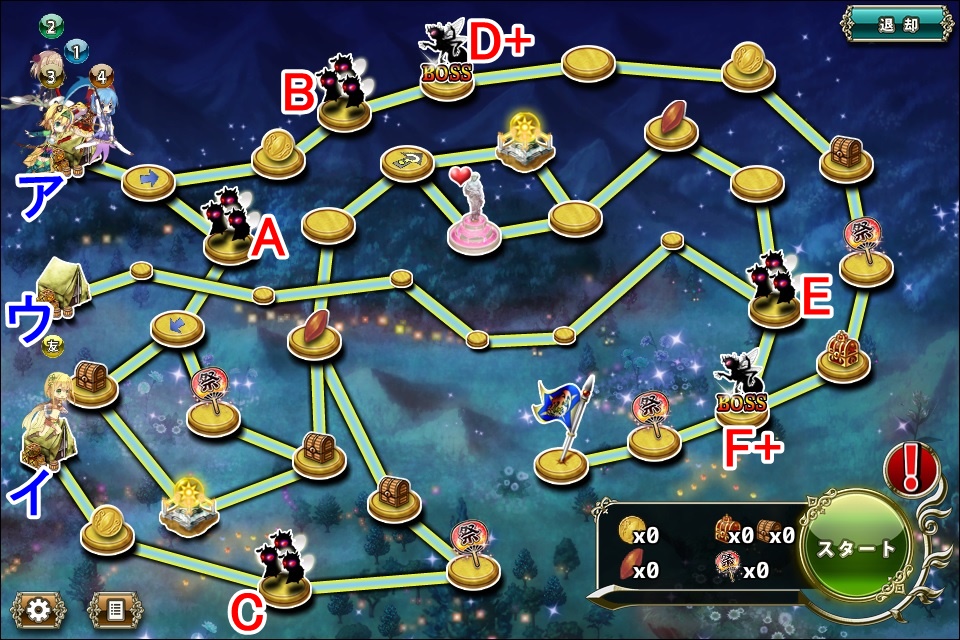960x640 pixels.
Task: Select the blue flag map node
Action: pos(562,432)
